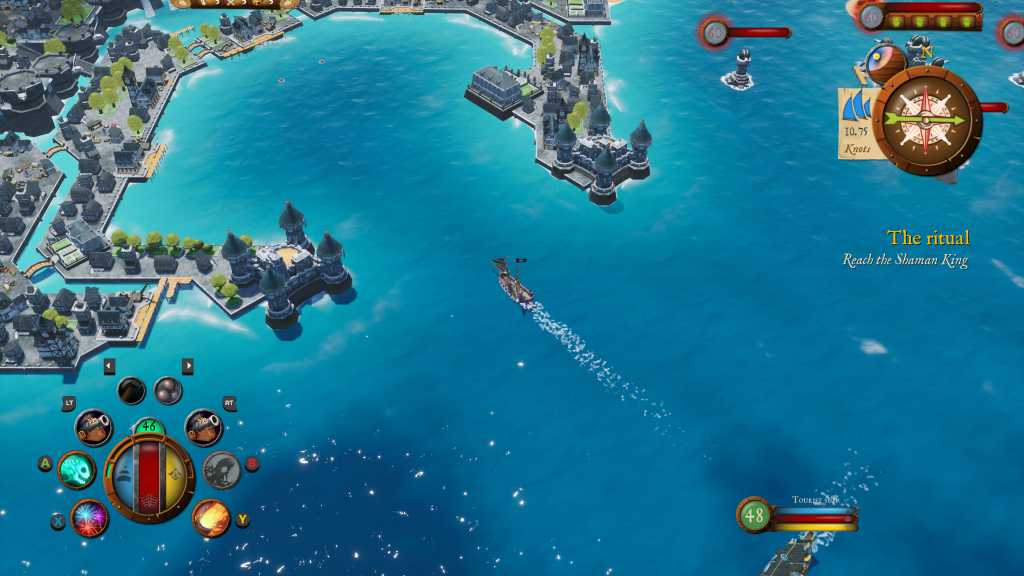Cast the fireball ability
This screenshot has width=1024, height=576.
pos(211,518)
